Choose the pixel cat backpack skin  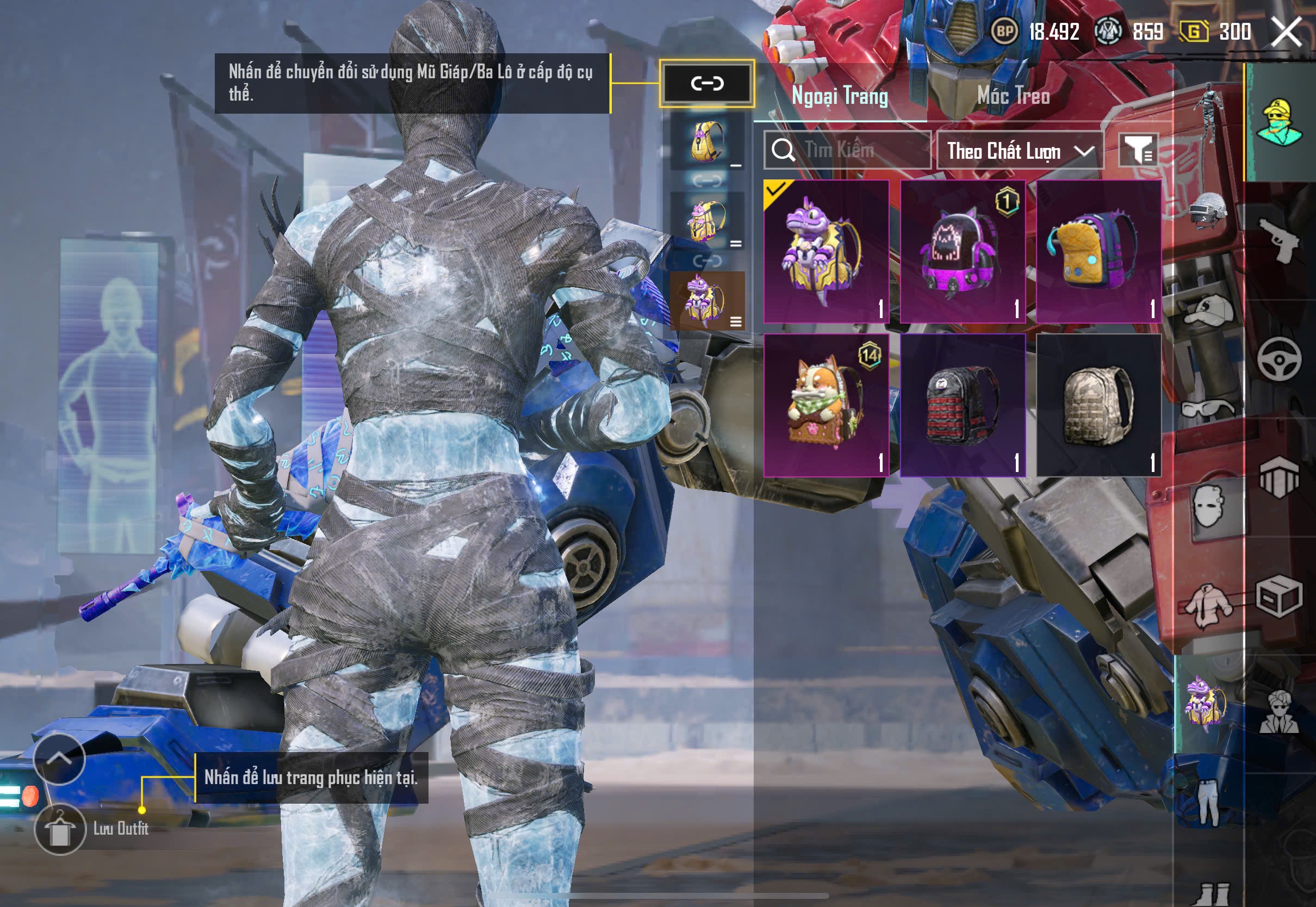coord(962,251)
